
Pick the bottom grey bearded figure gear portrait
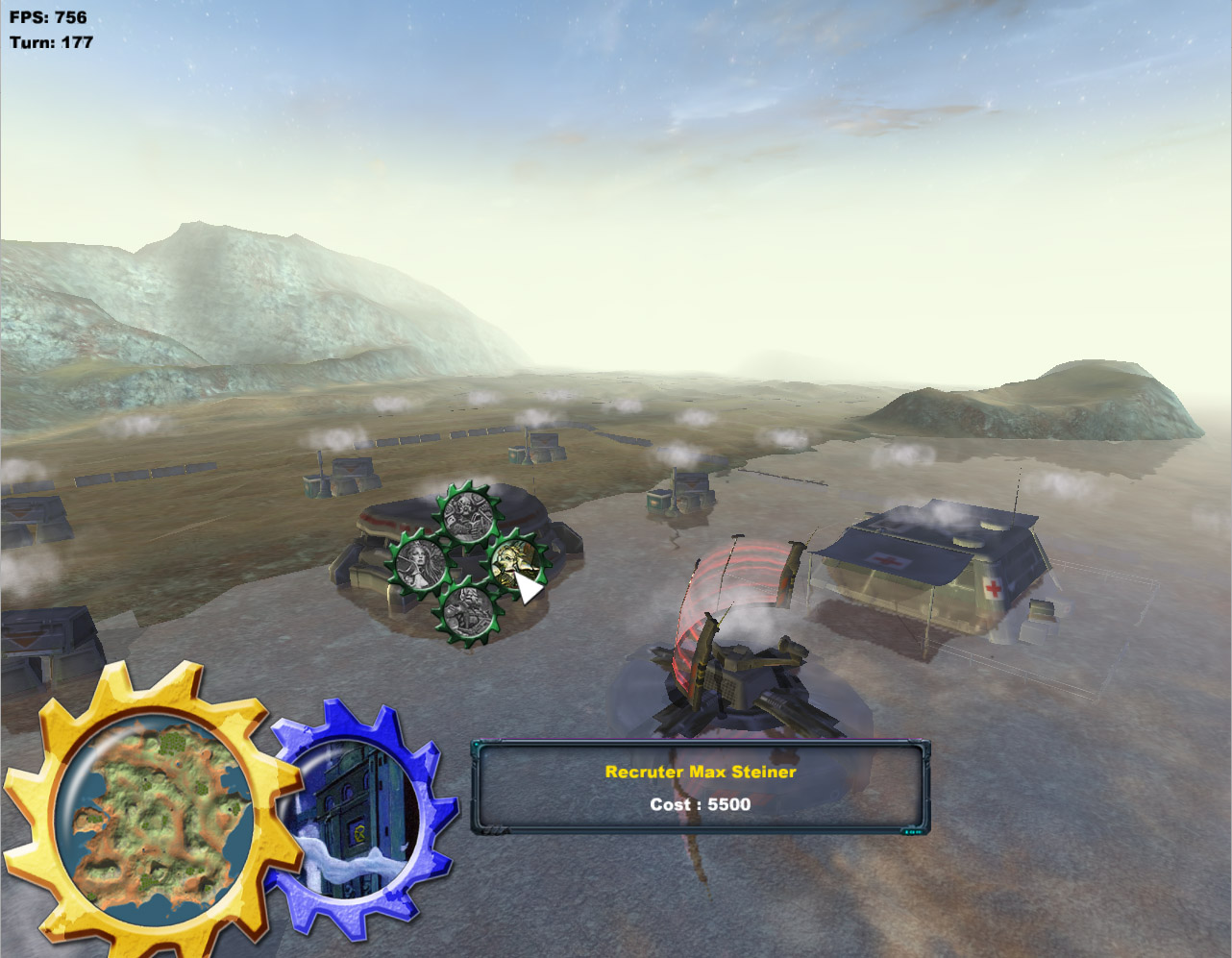coord(468,611)
